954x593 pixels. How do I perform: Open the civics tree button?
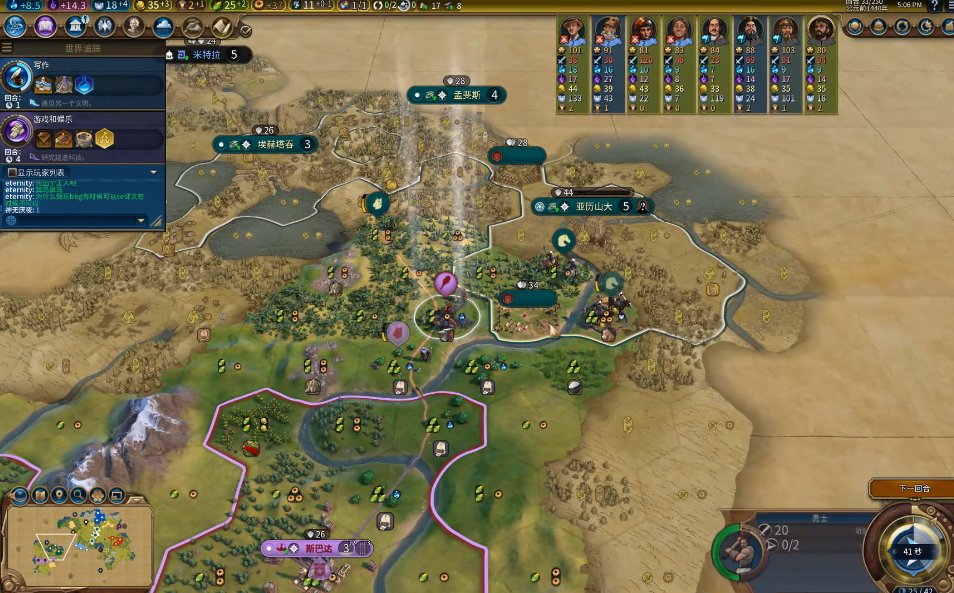tap(45, 27)
